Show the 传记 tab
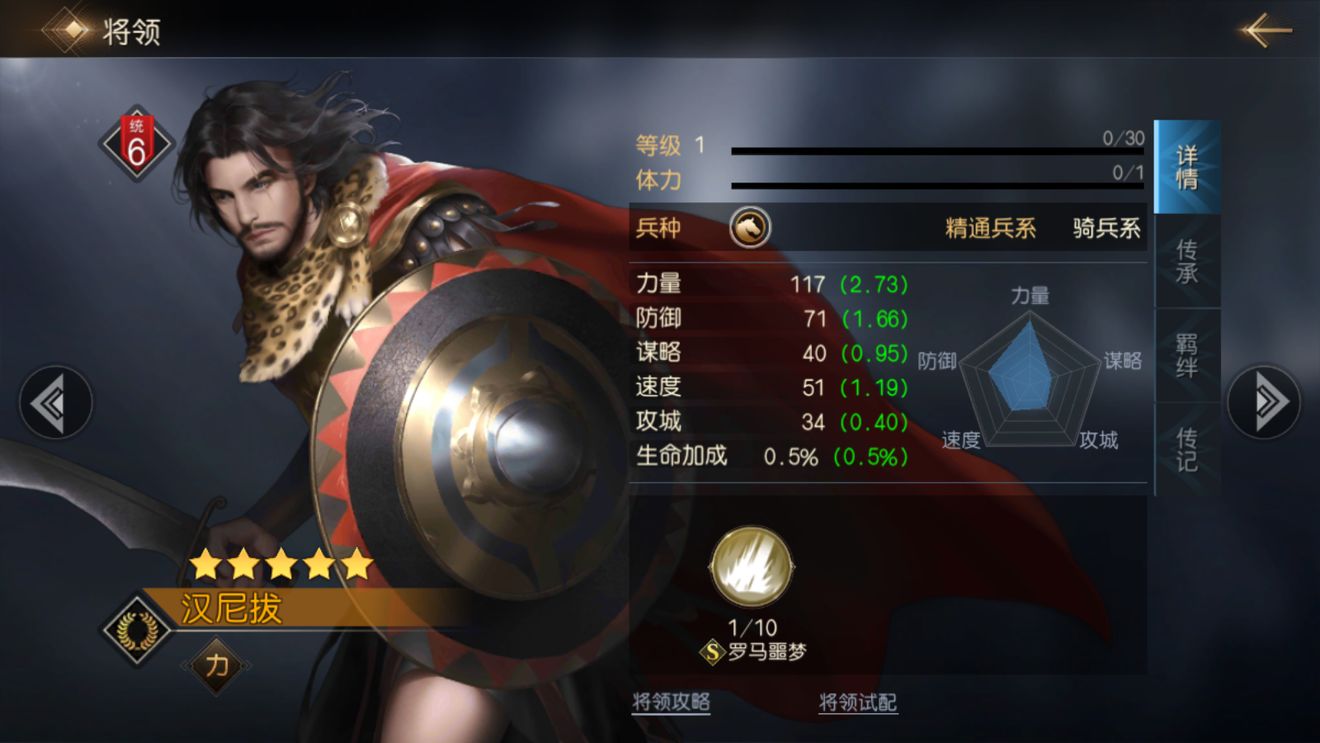This screenshot has height=743, width=1320. pyautogui.click(x=1187, y=449)
